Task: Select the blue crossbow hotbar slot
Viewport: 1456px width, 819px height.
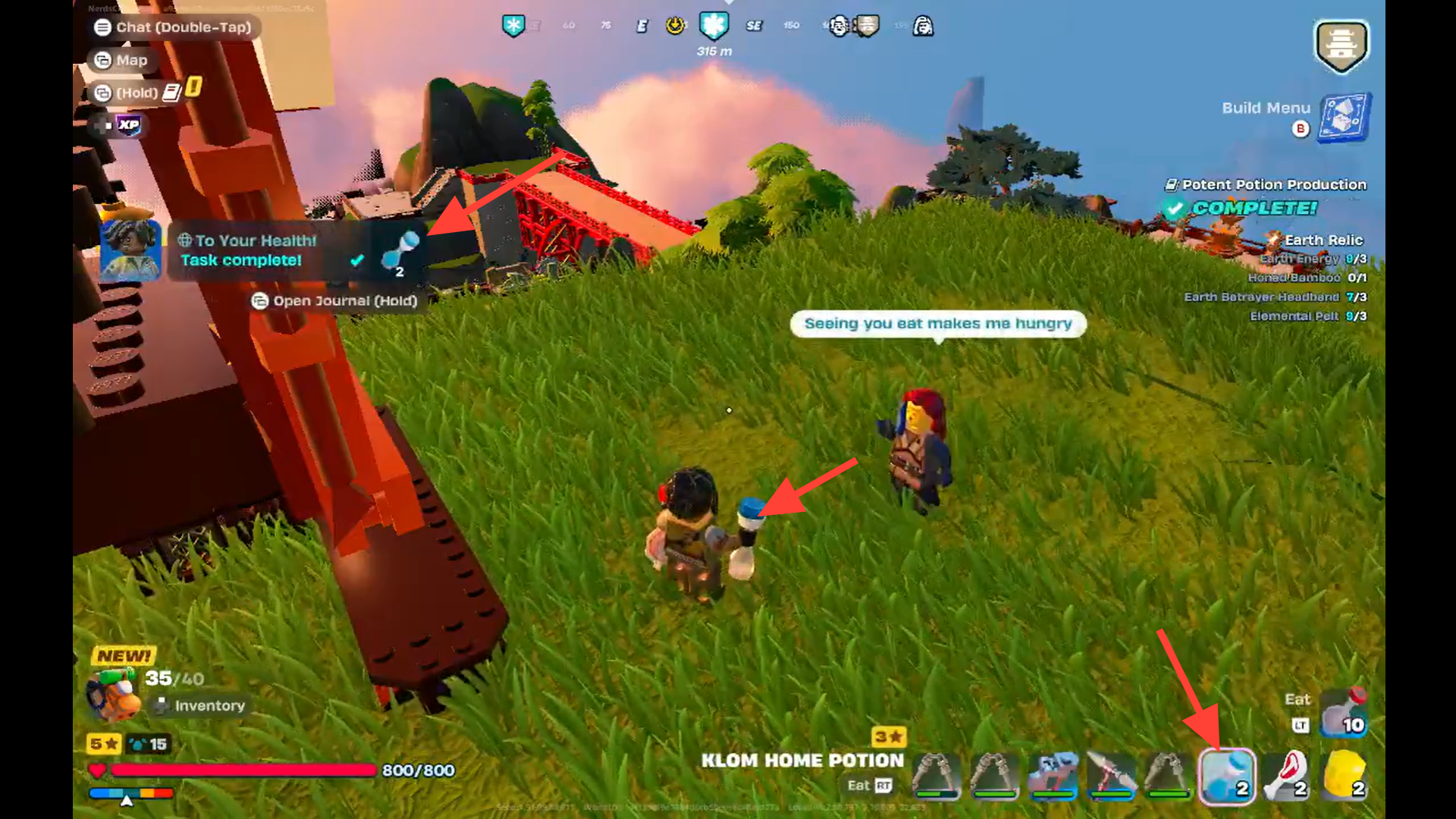Action: pyautogui.click(x=1053, y=776)
